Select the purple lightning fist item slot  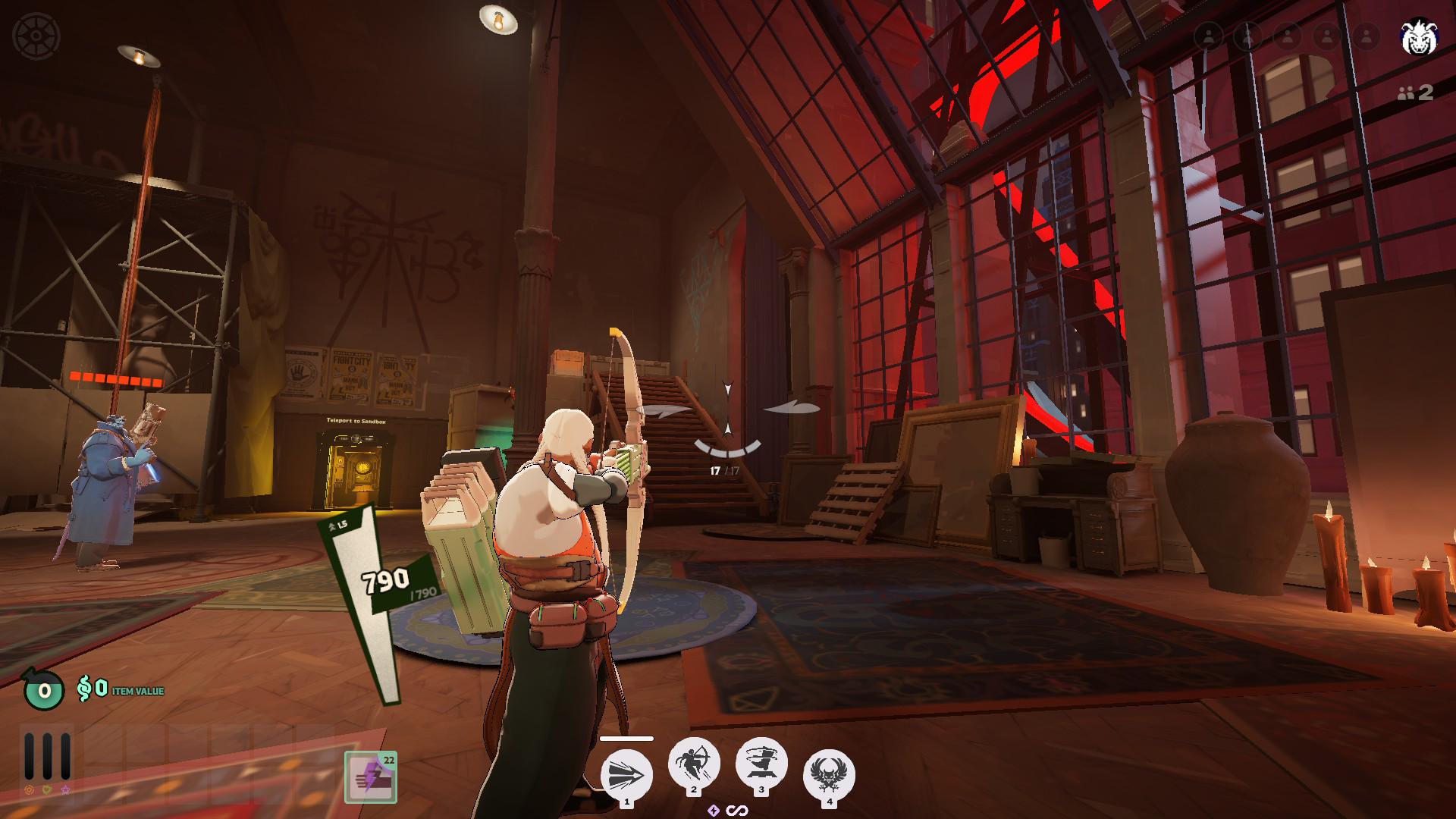pos(371,777)
